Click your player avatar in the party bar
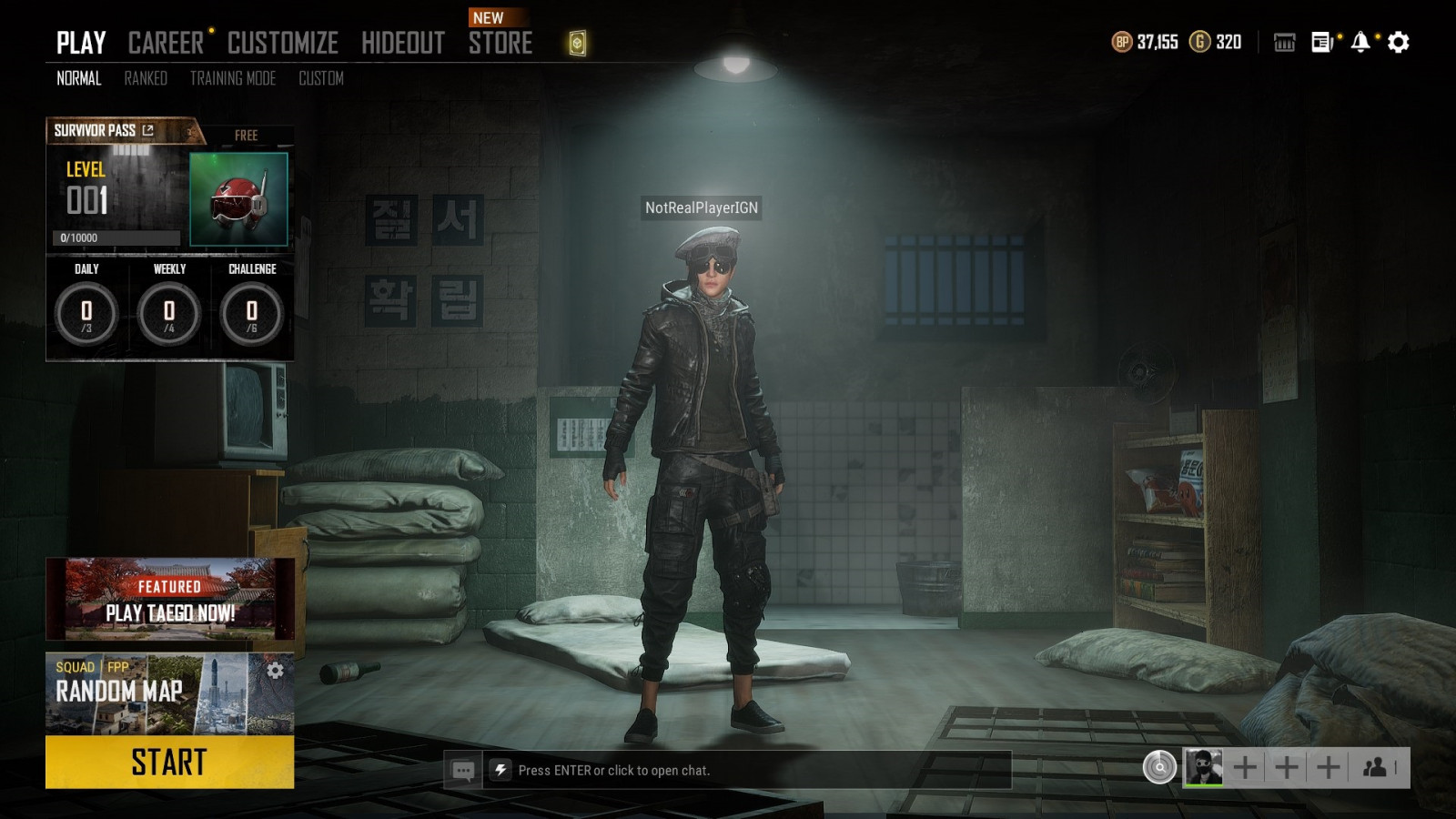The width and height of the screenshot is (1456, 819). 1203,767
